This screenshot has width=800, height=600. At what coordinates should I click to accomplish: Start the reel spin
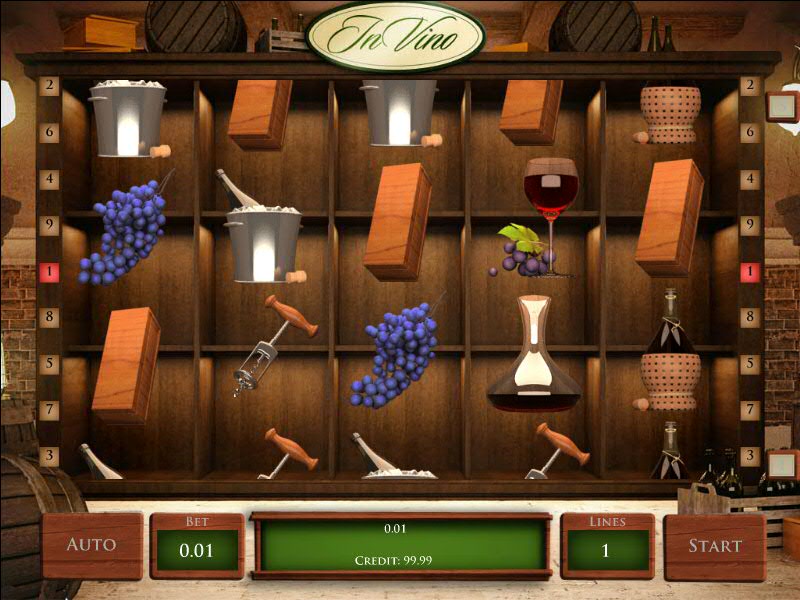714,546
